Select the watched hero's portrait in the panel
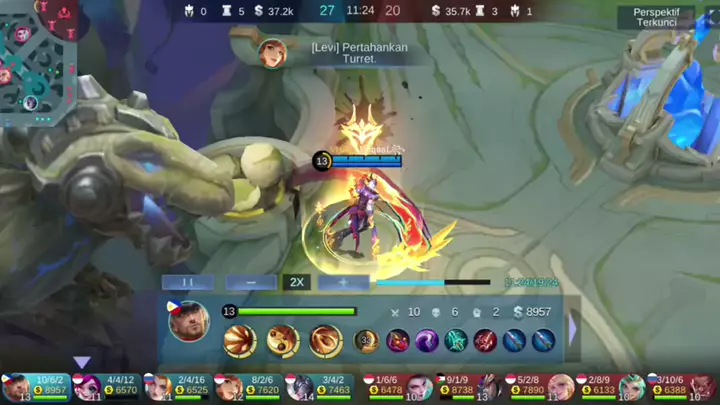 pos(188,321)
